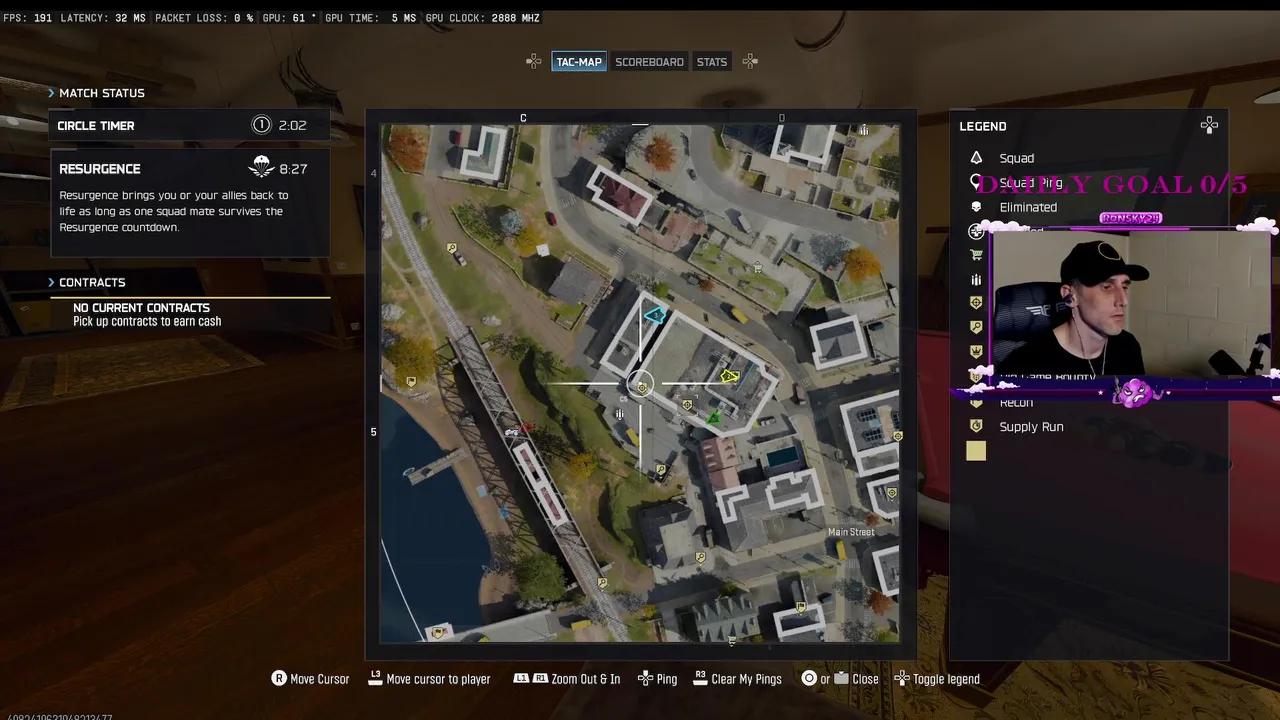Image resolution: width=1280 pixels, height=720 pixels.
Task: Switch to the Scoreboard tab
Action: (x=649, y=61)
